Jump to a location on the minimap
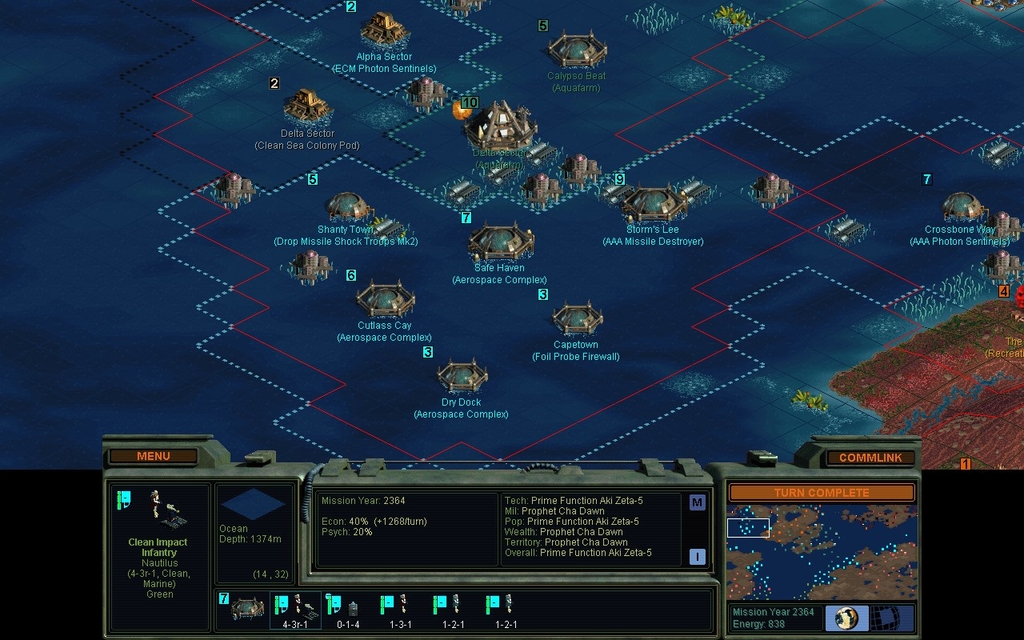Image resolution: width=1024 pixels, height=640 pixels. pos(821,552)
